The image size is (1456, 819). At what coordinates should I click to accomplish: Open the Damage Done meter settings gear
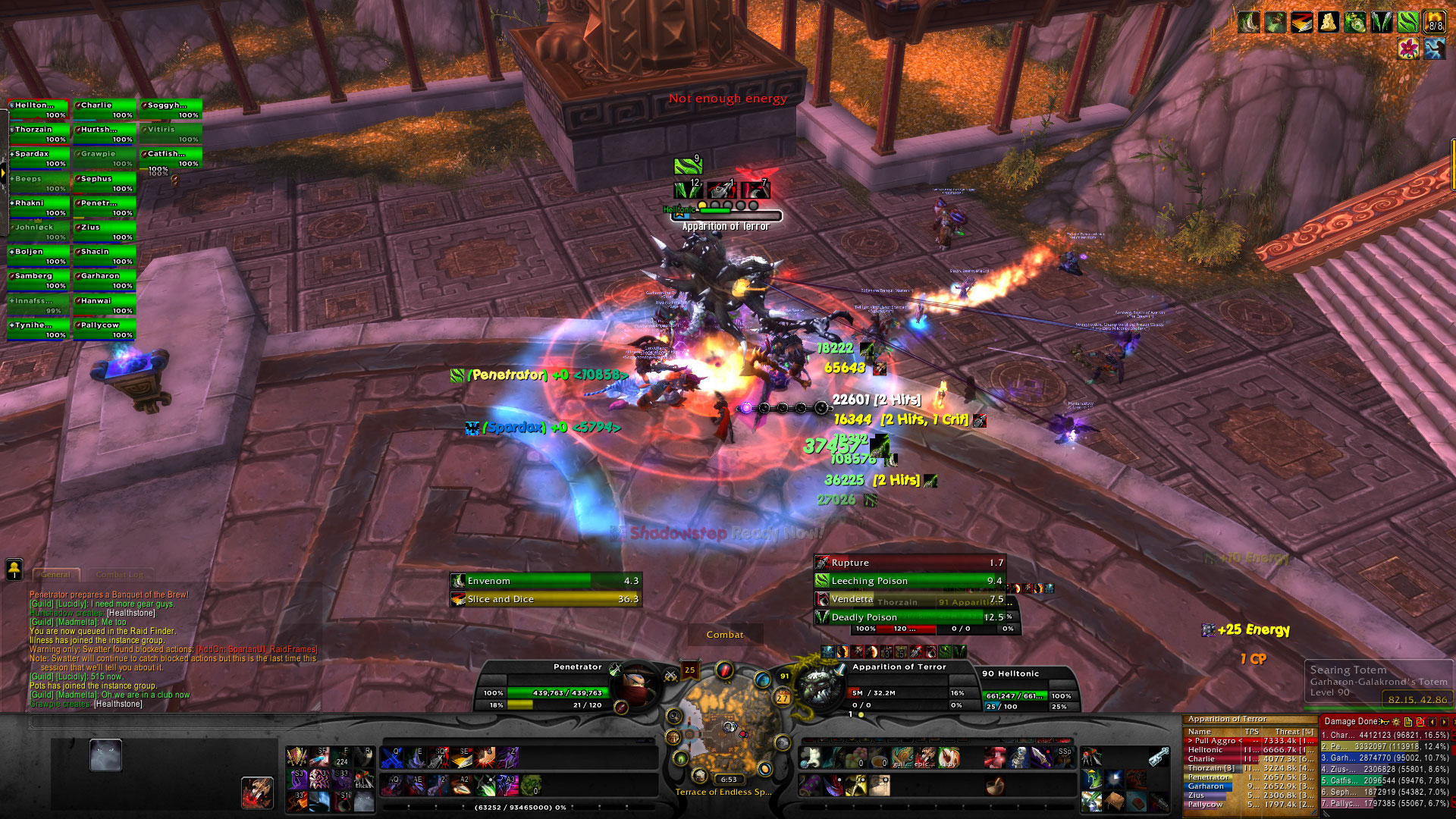[x=1396, y=722]
